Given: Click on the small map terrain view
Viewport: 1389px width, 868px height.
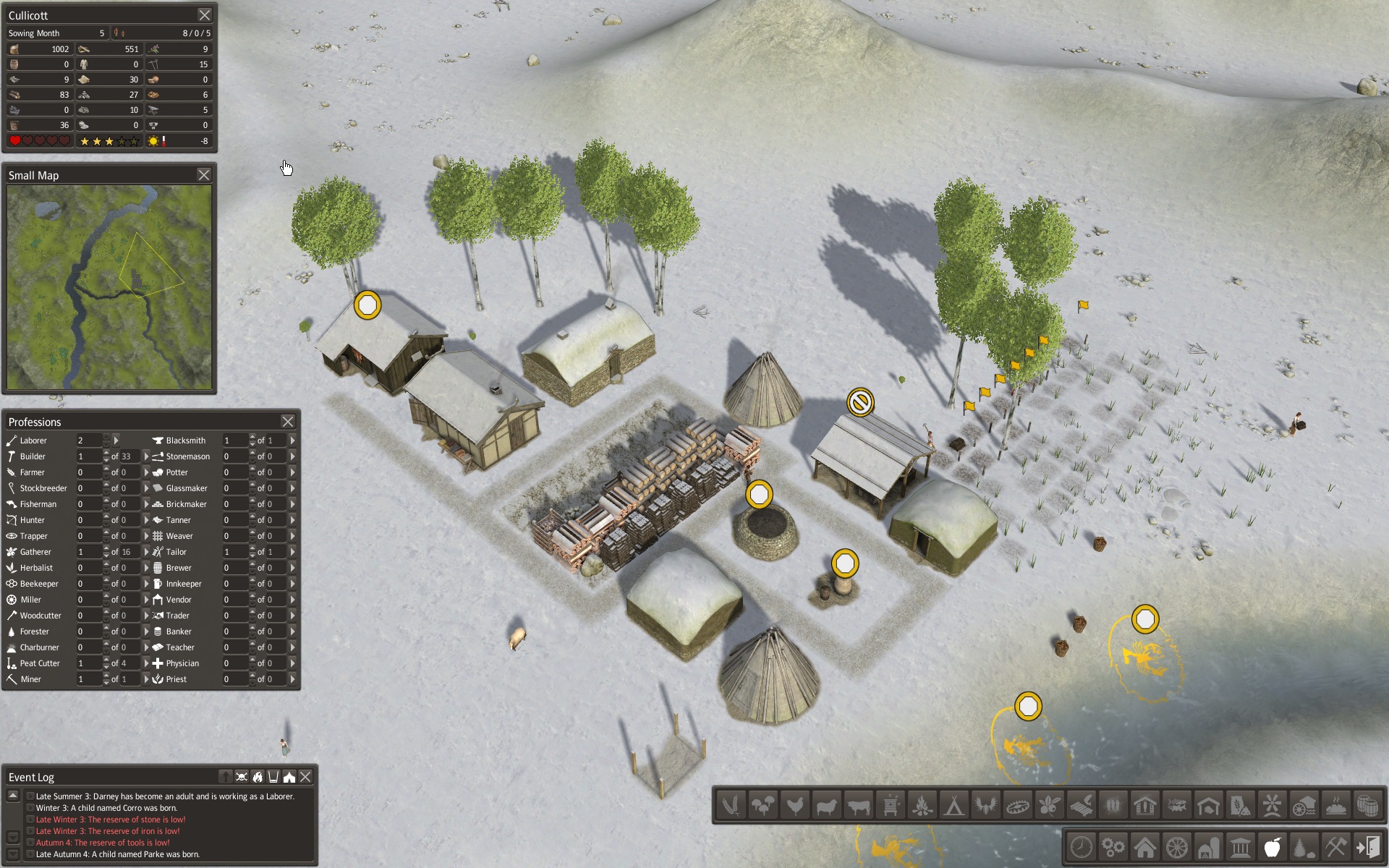Looking at the screenshot, I should click(109, 287).
